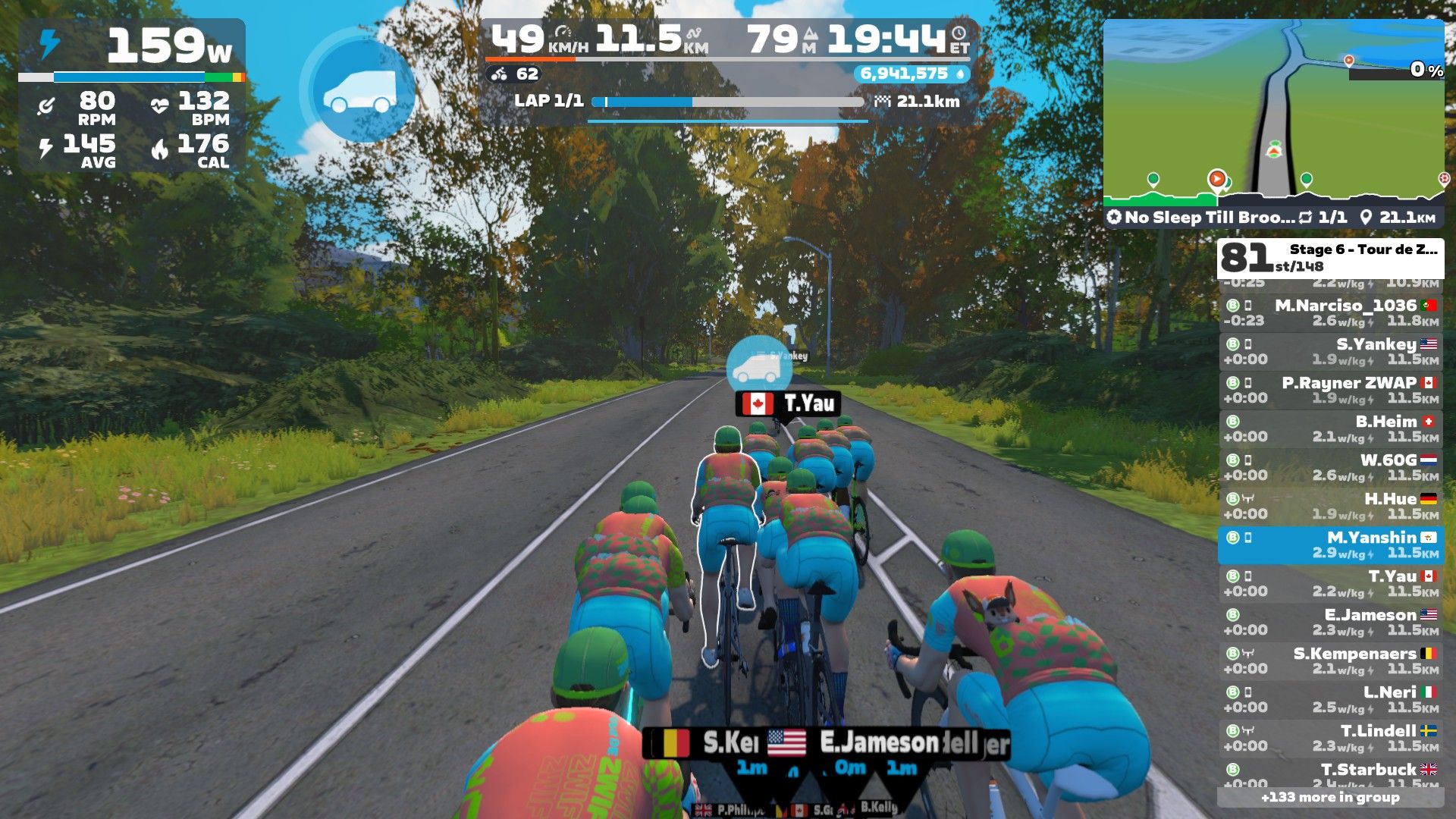
Task: Click the No Sleep Till Brooklyn route label
Action: pos(1209,218)
